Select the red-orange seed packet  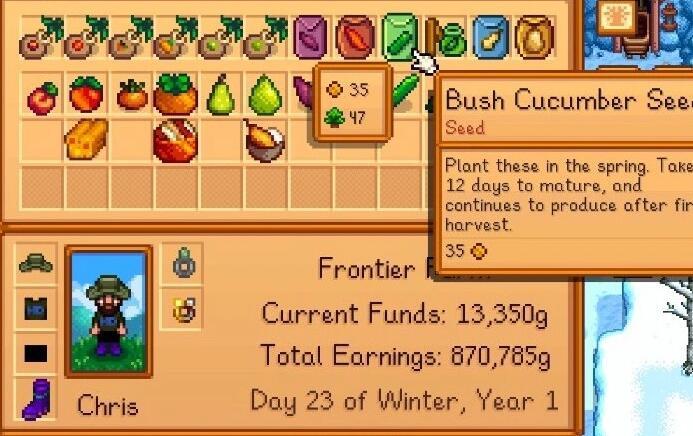(x=354, y=39)
